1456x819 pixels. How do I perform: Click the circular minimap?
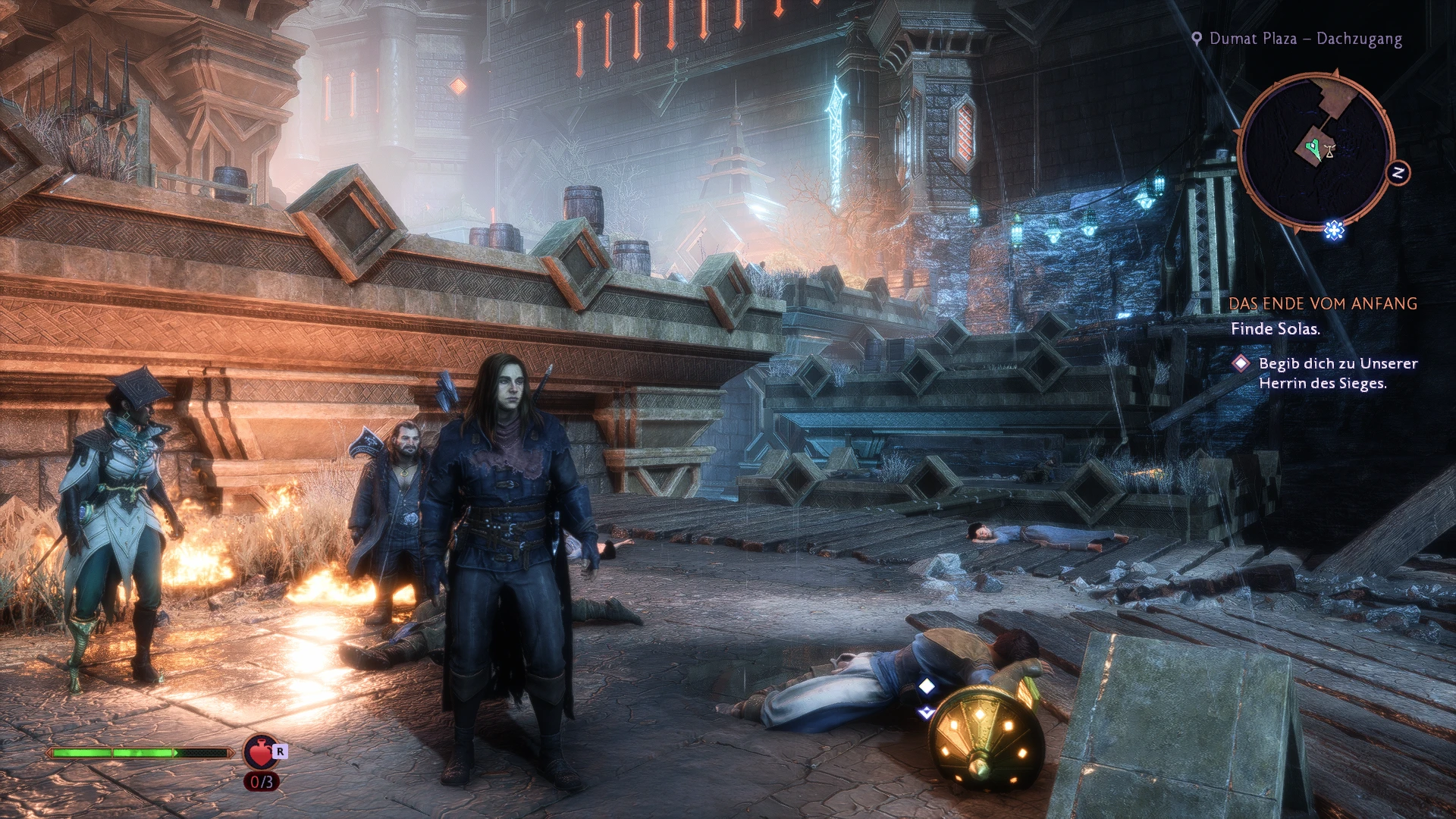[x=1315, y=150]
